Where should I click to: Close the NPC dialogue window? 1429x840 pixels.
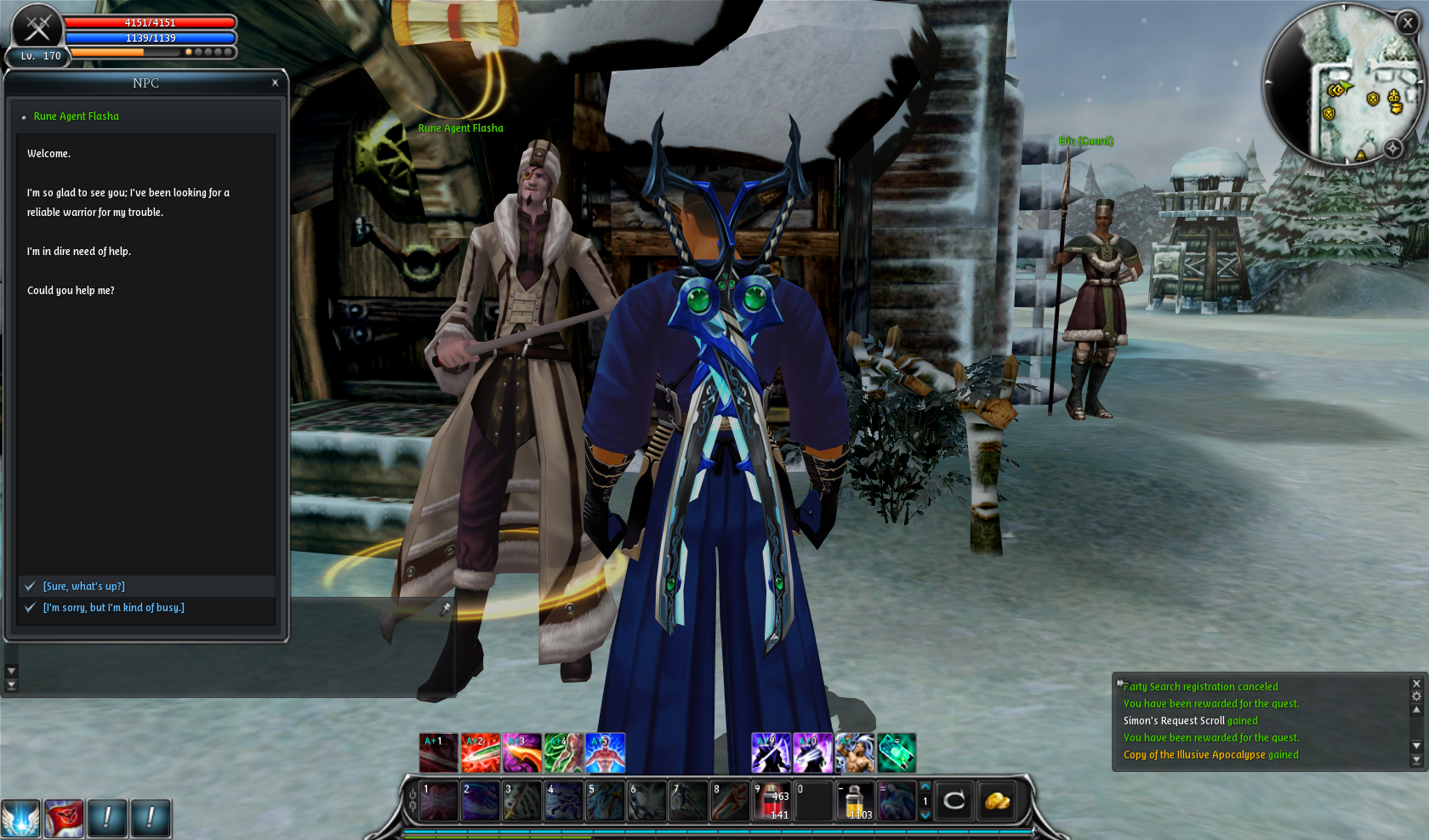click(275, 82)
